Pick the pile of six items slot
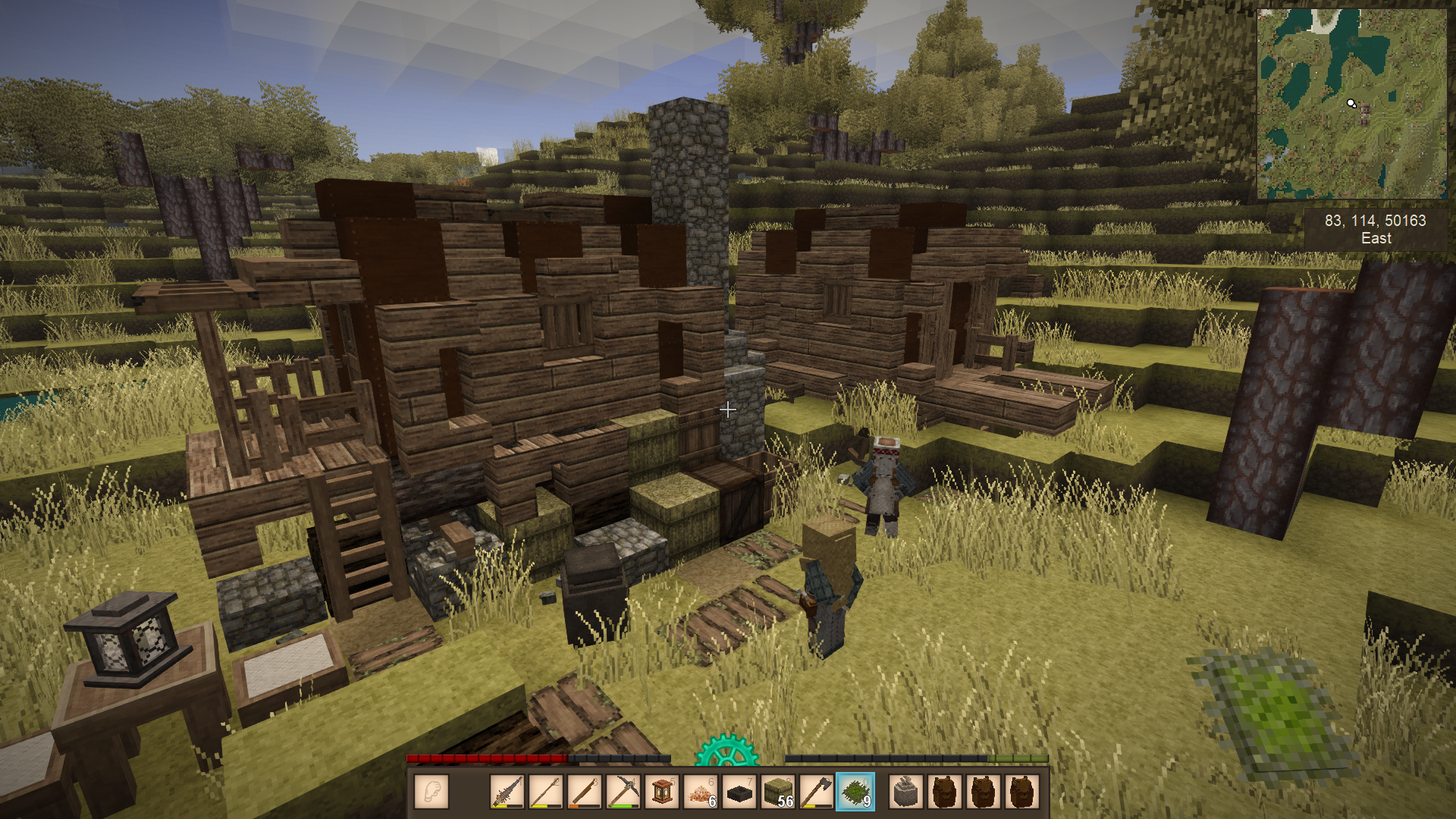This screenshot has height=819, width=1456. (x=701, y=792)
